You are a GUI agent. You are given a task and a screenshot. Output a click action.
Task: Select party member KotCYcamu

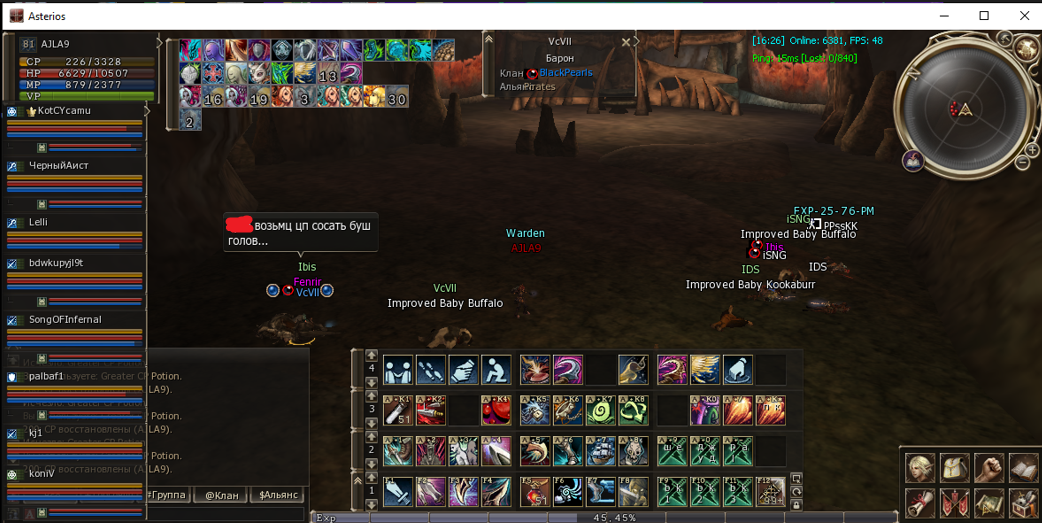(64, 111)
